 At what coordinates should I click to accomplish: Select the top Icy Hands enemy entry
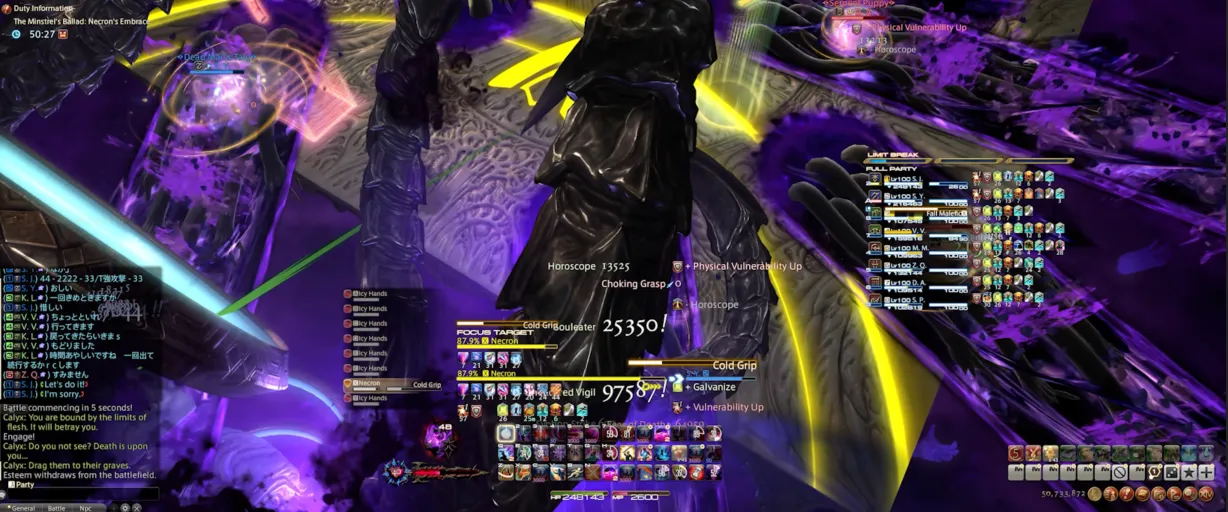372,294
